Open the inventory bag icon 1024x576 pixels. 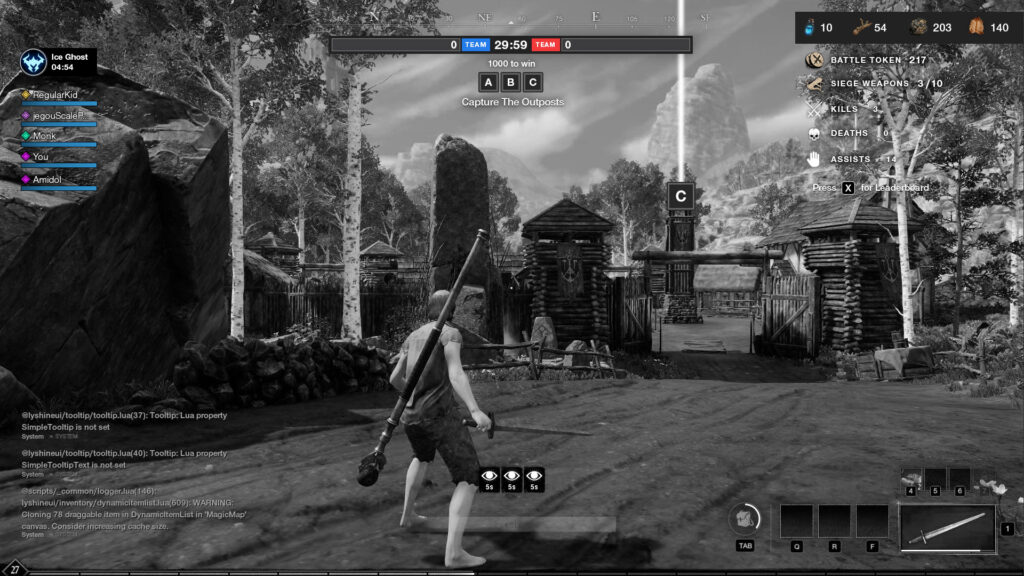(x=745, y=518)
